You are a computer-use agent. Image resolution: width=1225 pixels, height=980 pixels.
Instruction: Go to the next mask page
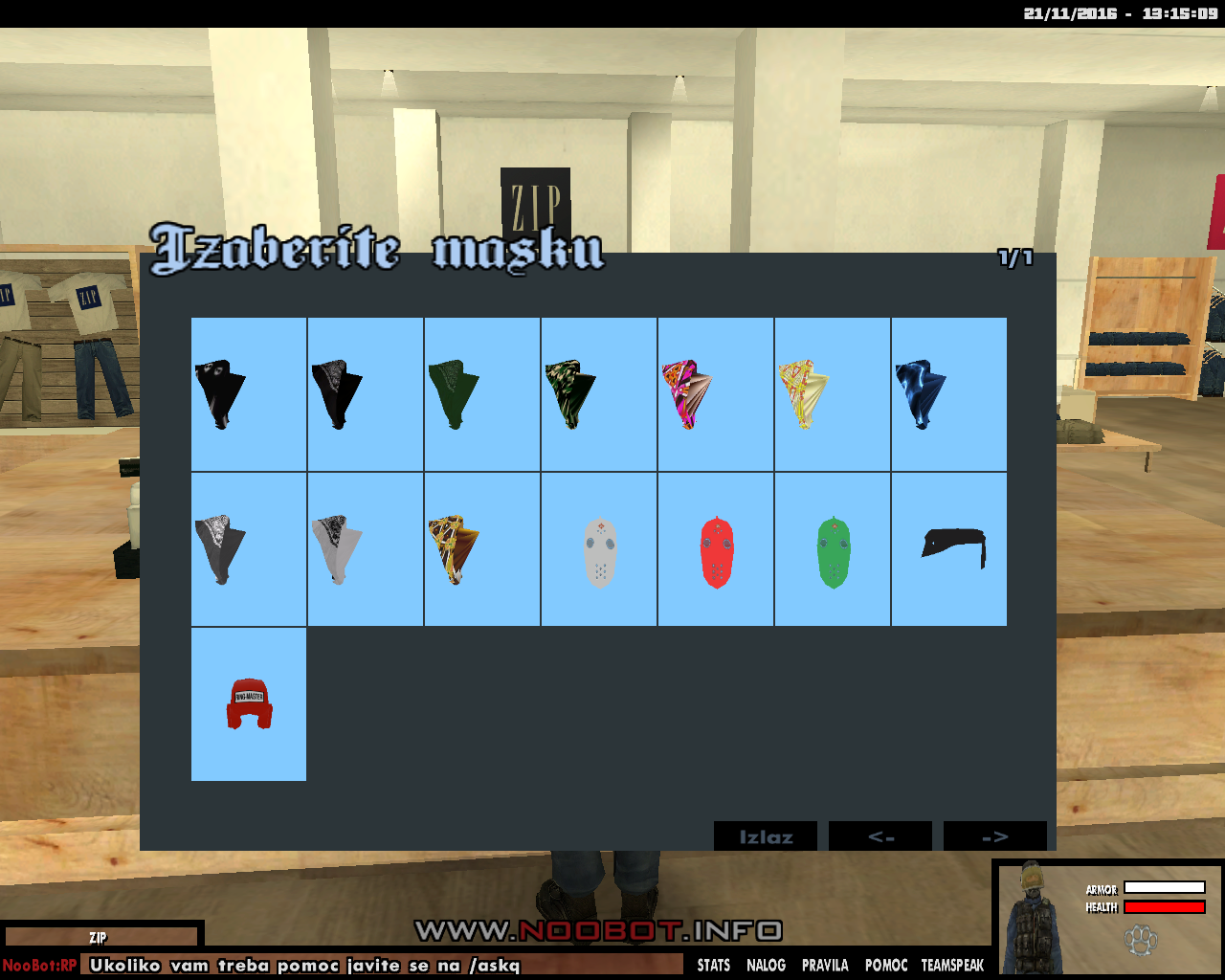point(995,836)
